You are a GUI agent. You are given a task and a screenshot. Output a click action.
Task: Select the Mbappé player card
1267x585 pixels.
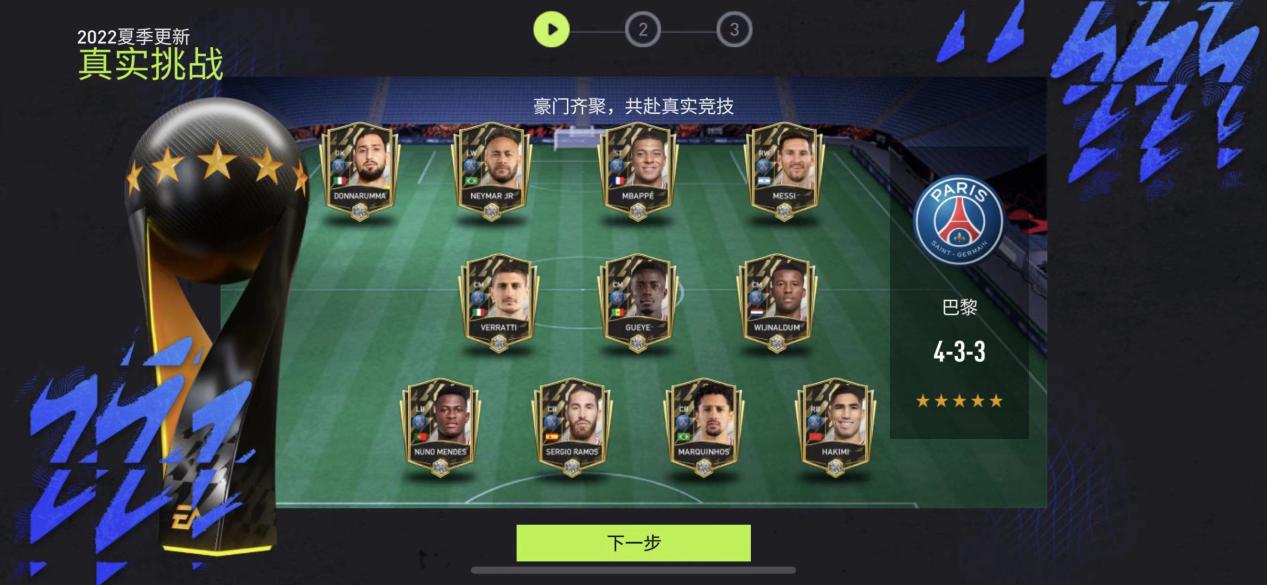pyautogui.click(x=638, y=170)
